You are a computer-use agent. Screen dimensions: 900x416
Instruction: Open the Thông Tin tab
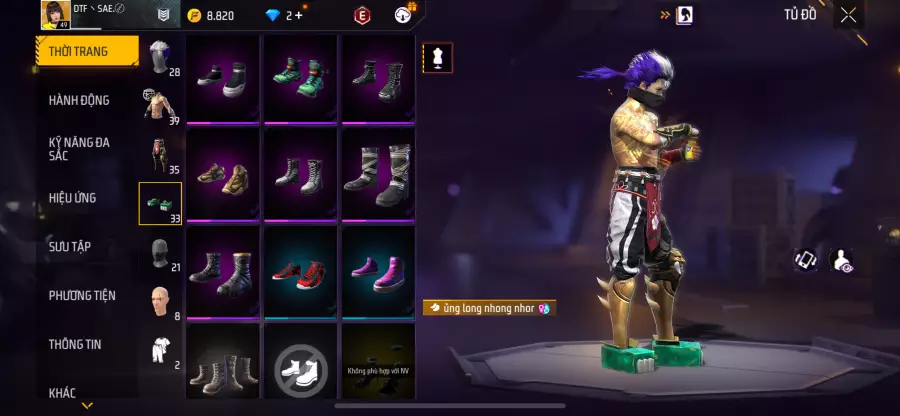click(x=77, y=343)
